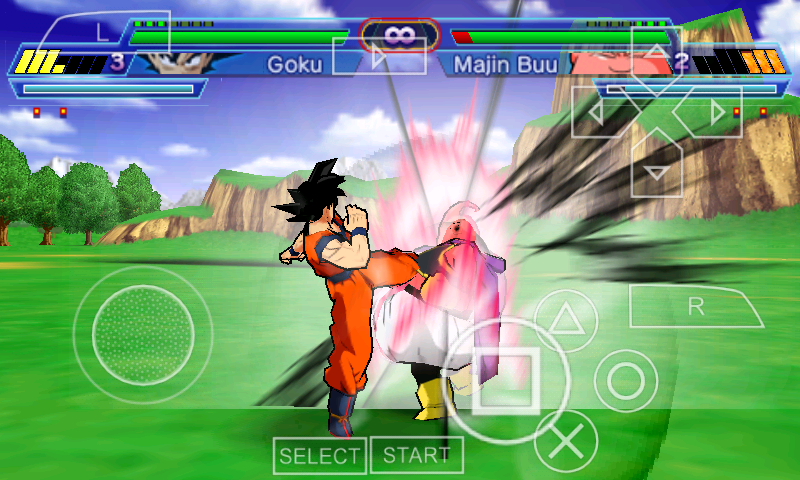This screenshot has width=800, height=480.
Task: Tap the D-pad right arrow
Action: (716, 113)
